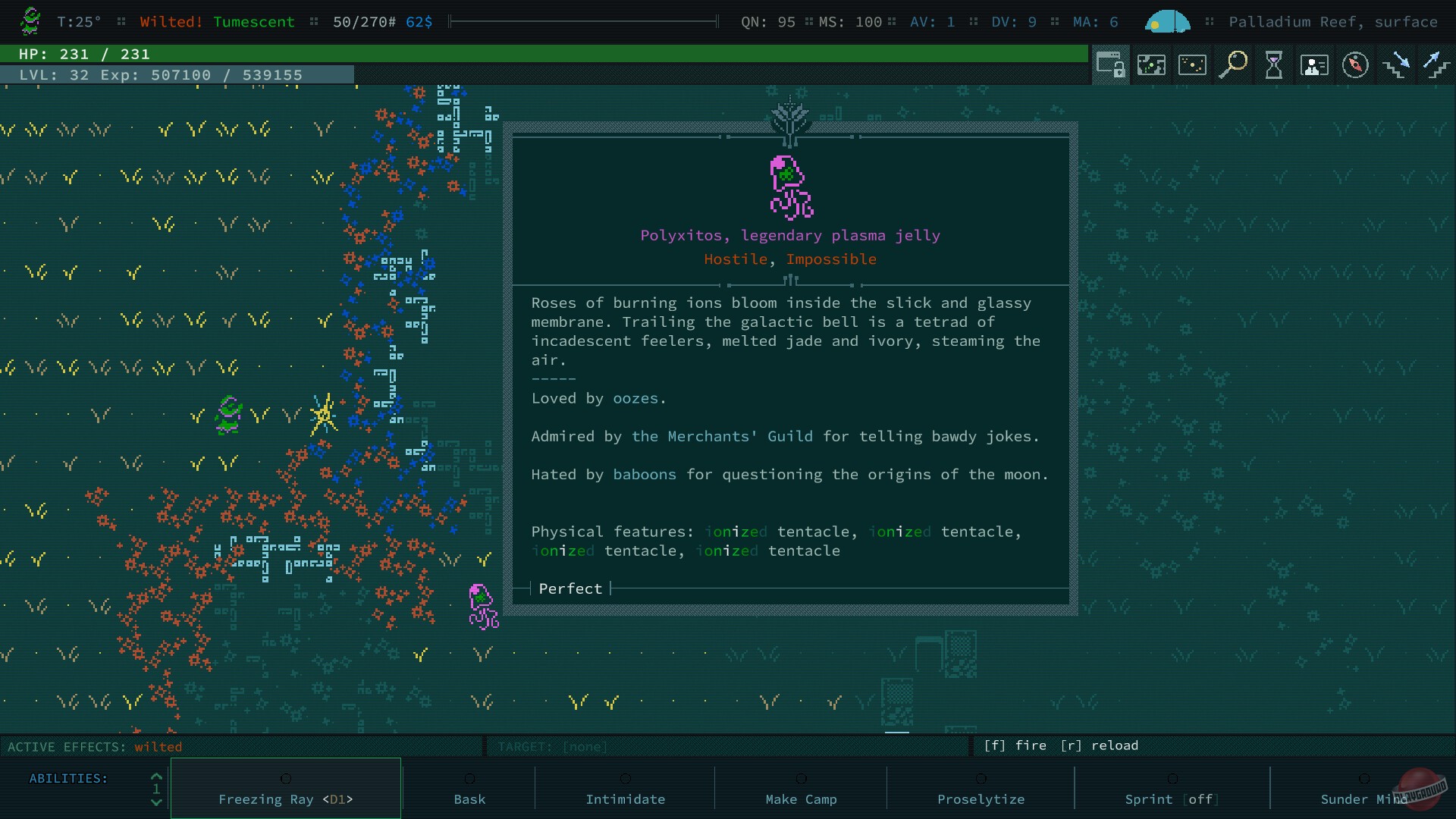Select the magnifying glass look icon
Image resolution: width=1456 pixels, height=819 pixels.
(1234, 65)
